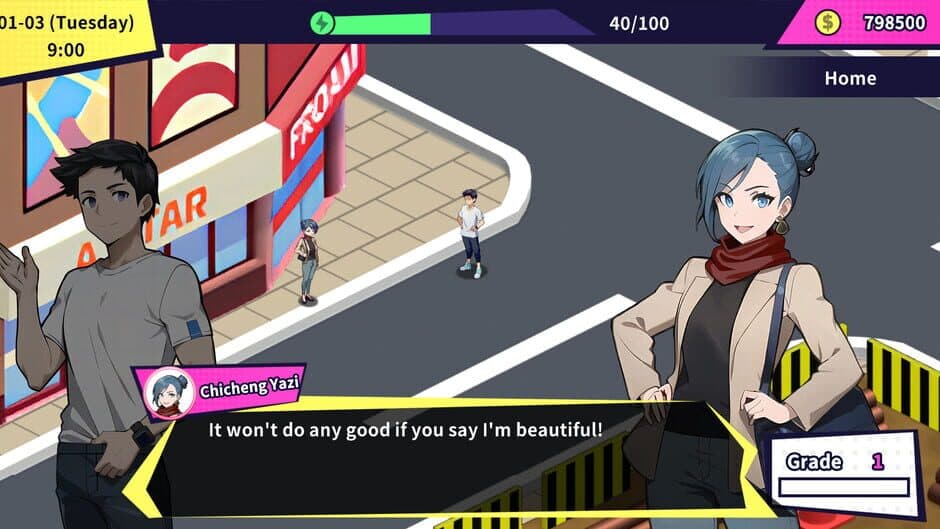Screen dimensions: 940x529
Task: Click the date and time panel
Action: (70, 35)
